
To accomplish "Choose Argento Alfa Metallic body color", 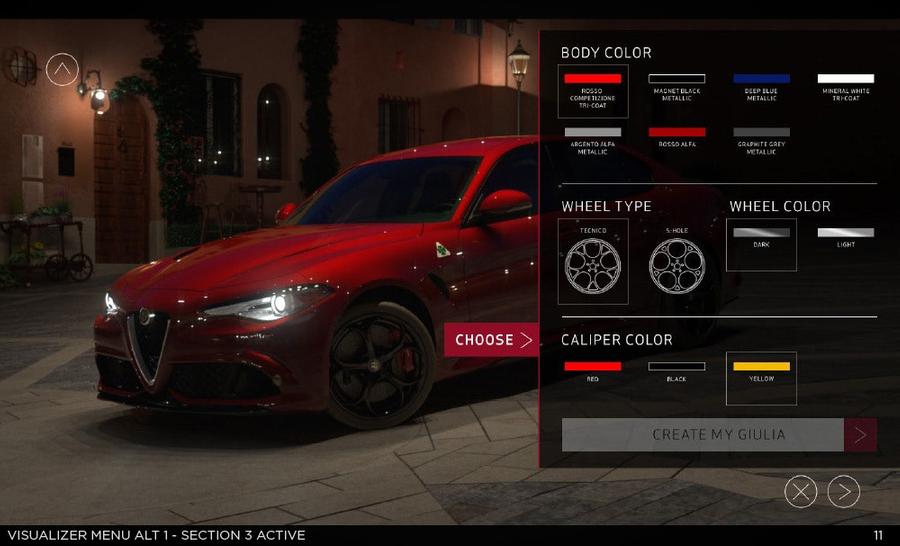I will 593,139.
